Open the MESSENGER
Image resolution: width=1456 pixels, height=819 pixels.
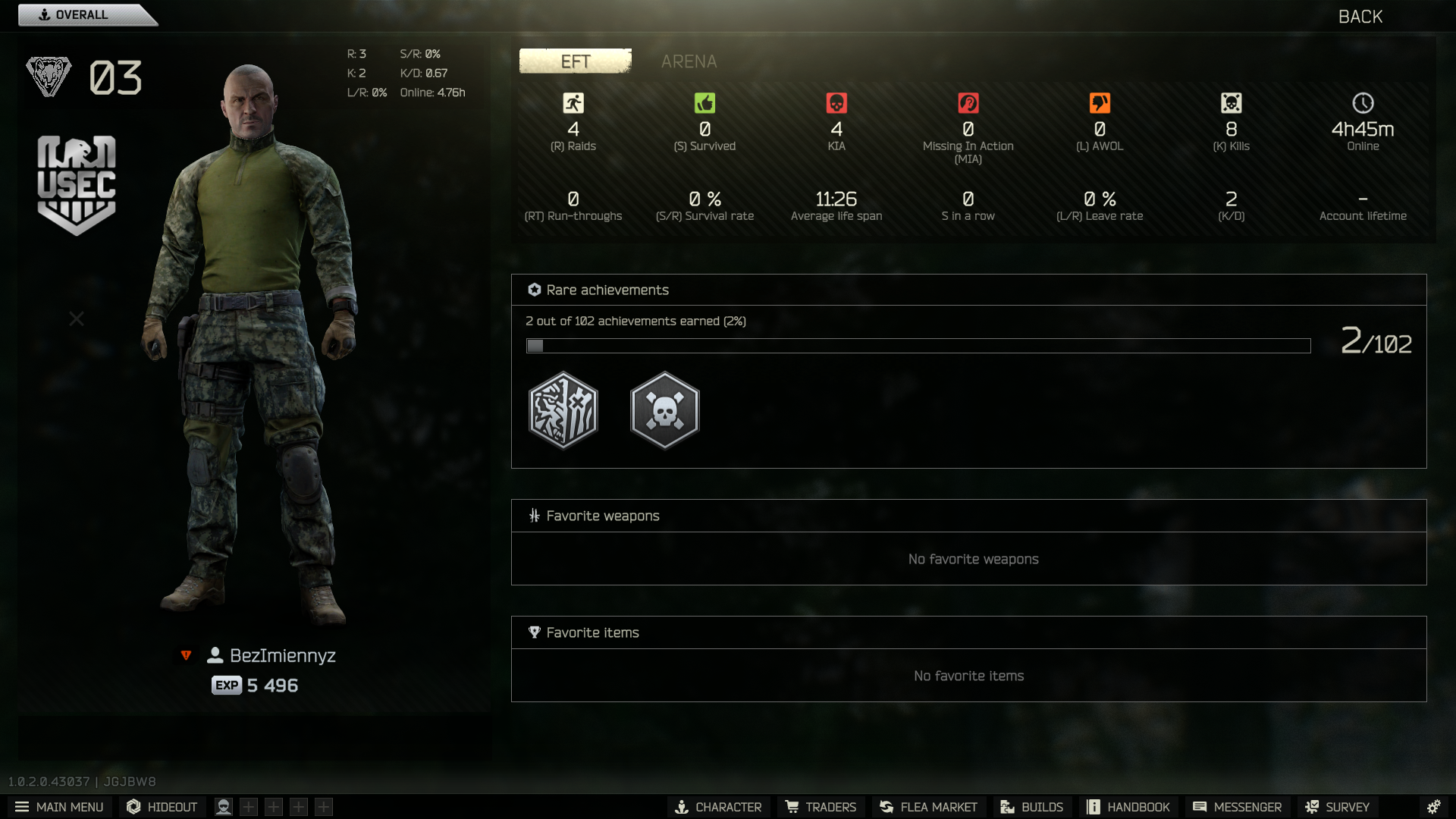point(1237,807)
